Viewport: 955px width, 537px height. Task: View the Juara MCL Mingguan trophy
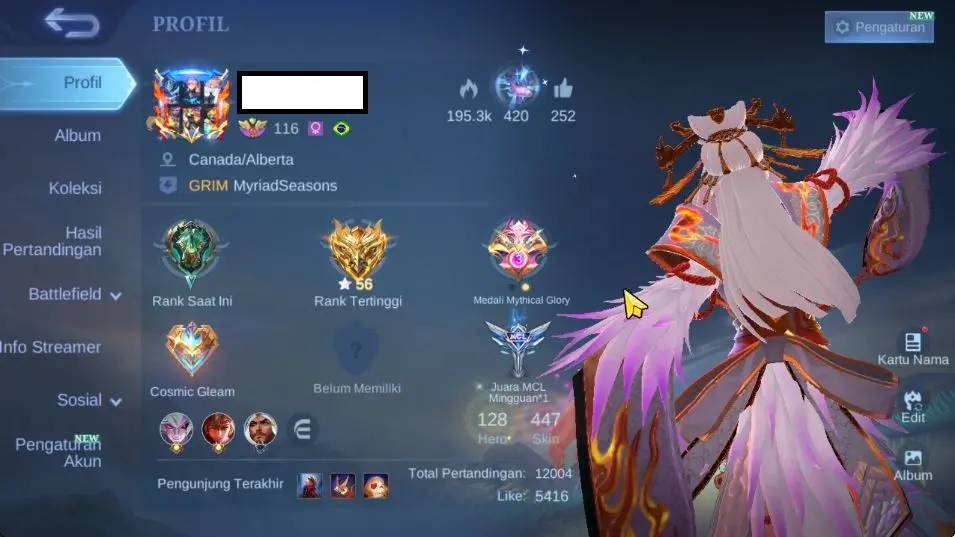tap(517, 347)
